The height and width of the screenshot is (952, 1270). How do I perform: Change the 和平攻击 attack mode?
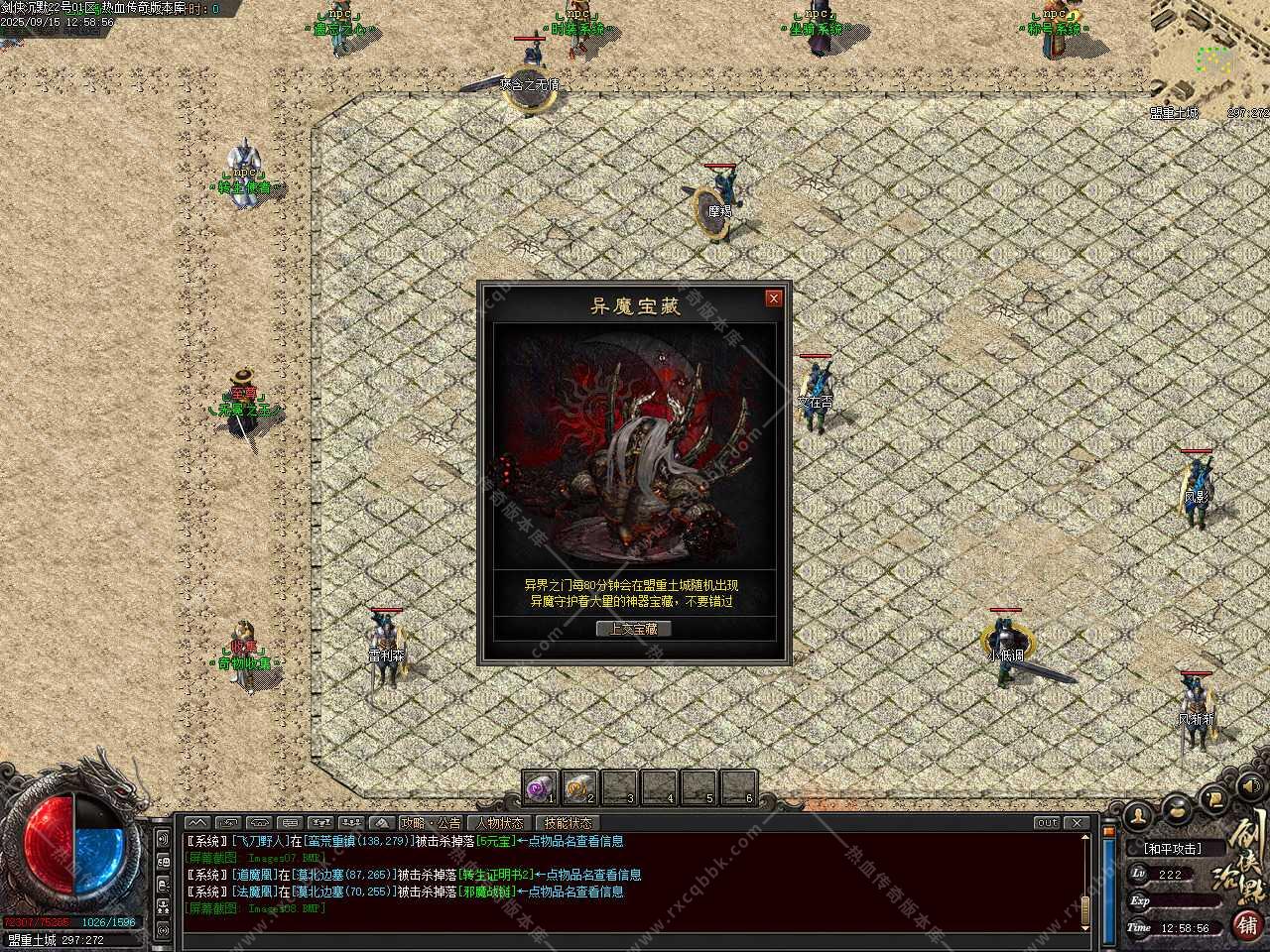click(x=1172, y=849)
